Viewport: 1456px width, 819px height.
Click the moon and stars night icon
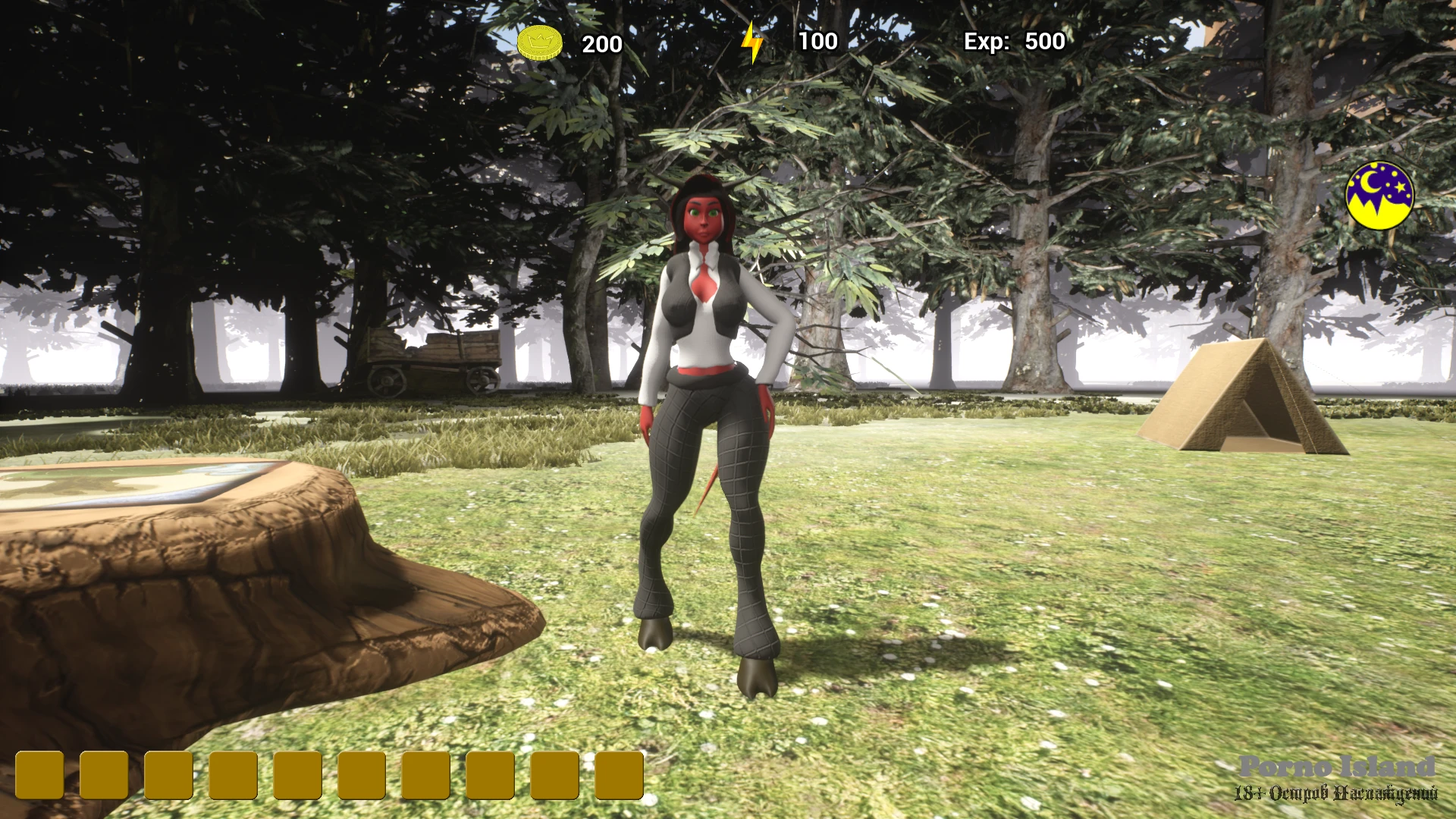click(1379, 195)
